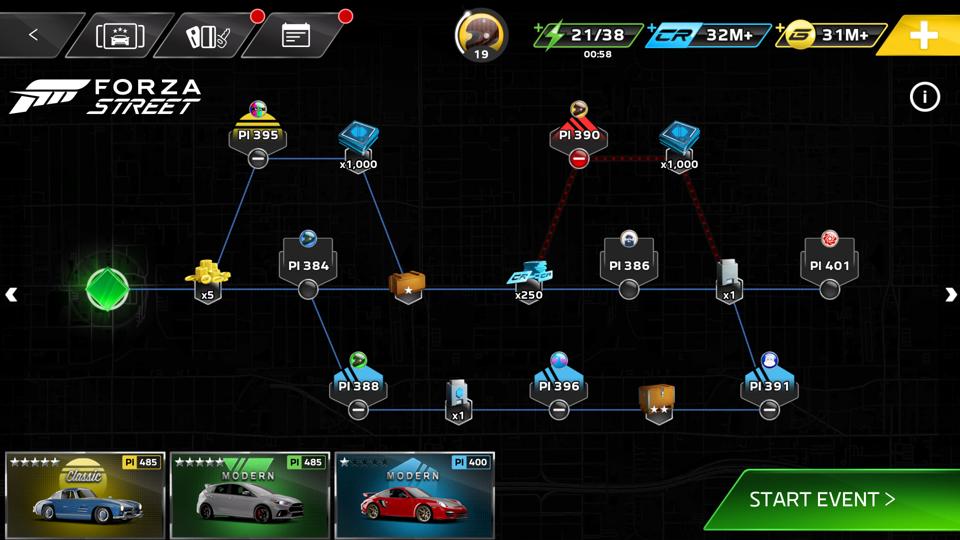Screen dimensions: 960x540
Task: Select the green gem start node
Action: click(x=107, y=289)
